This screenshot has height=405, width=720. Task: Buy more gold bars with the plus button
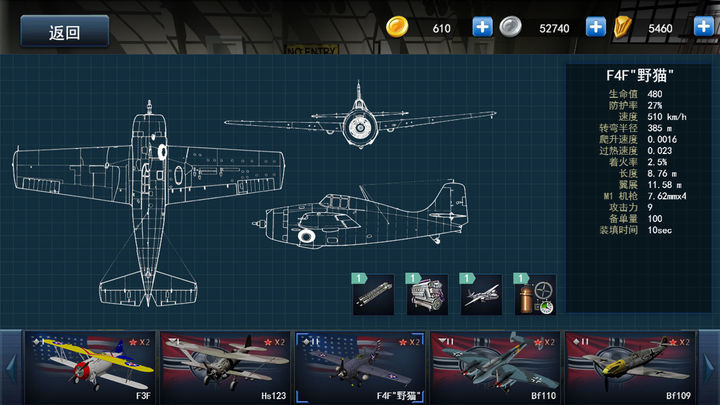(703, 27)
